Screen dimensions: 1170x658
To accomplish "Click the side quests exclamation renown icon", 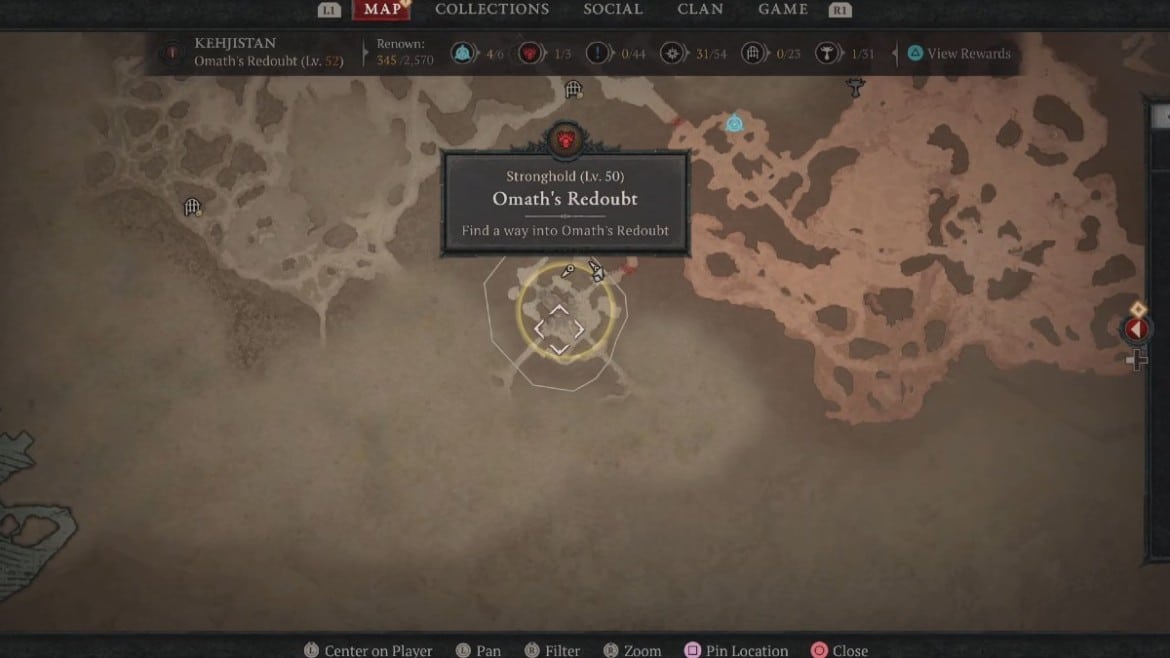I will click(597, 54).
